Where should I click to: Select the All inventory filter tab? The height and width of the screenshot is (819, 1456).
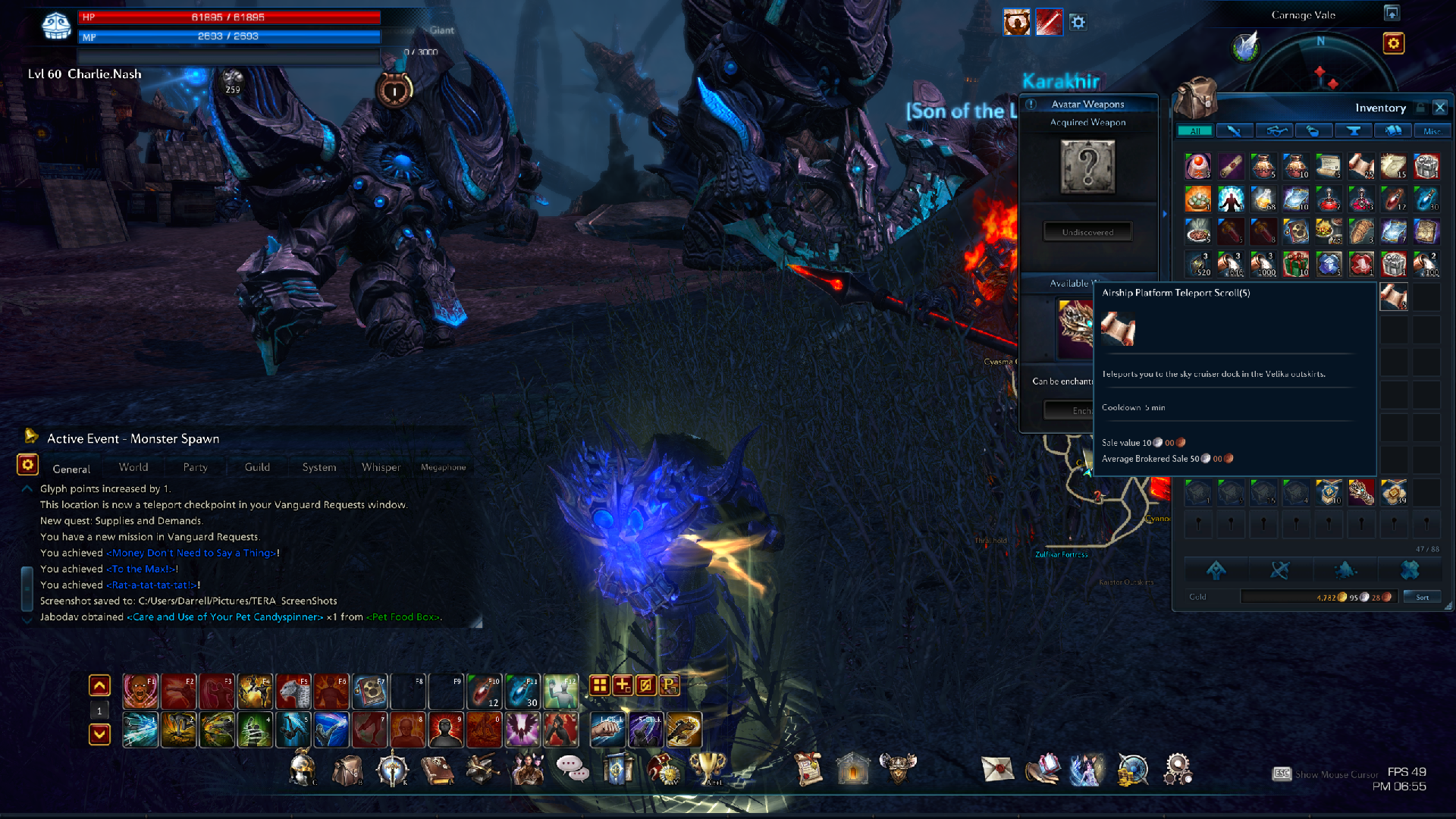1195,131
